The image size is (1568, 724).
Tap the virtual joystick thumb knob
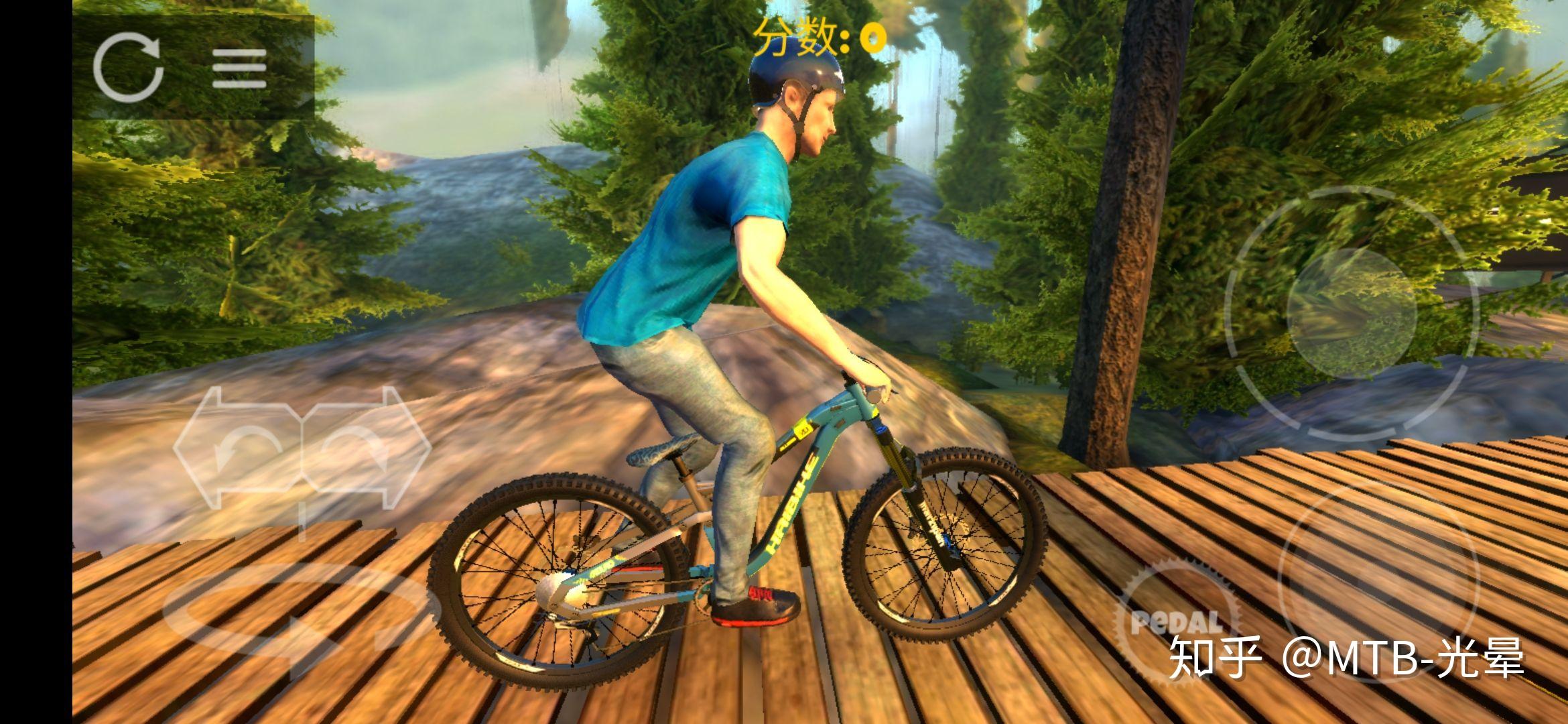(x=1352, y=314)
